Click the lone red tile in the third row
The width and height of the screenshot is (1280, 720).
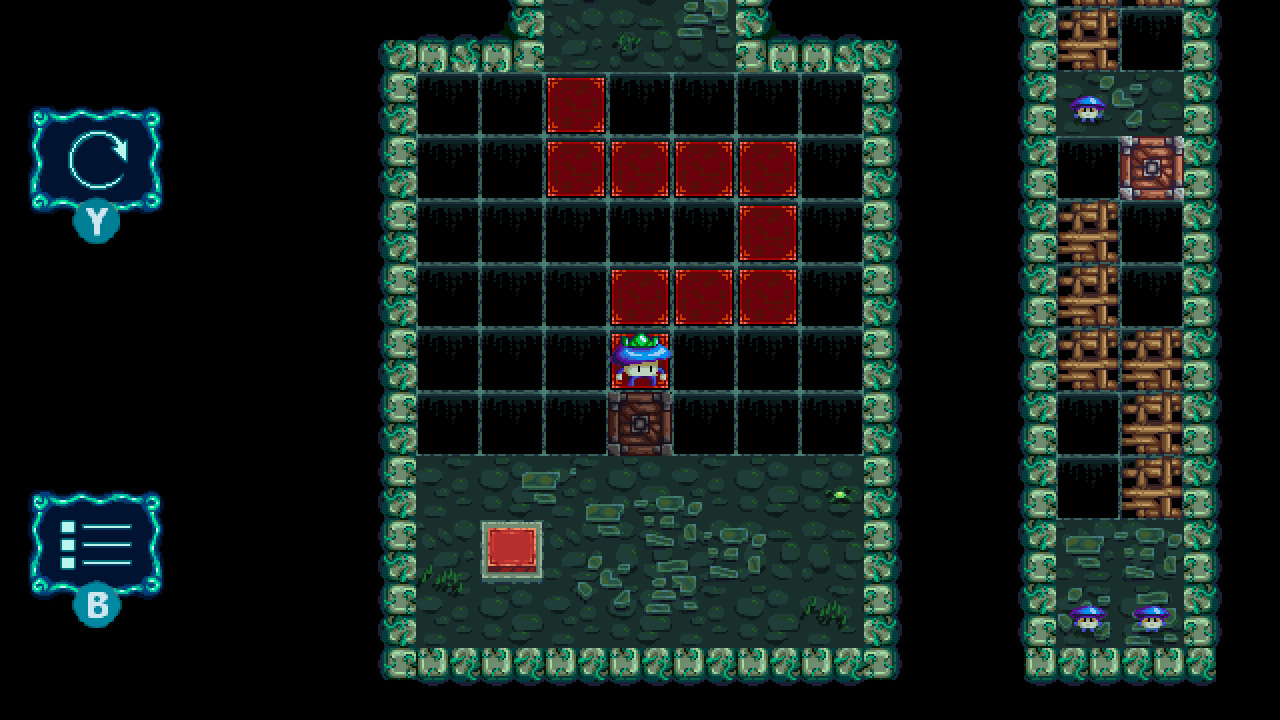(770, 232)
